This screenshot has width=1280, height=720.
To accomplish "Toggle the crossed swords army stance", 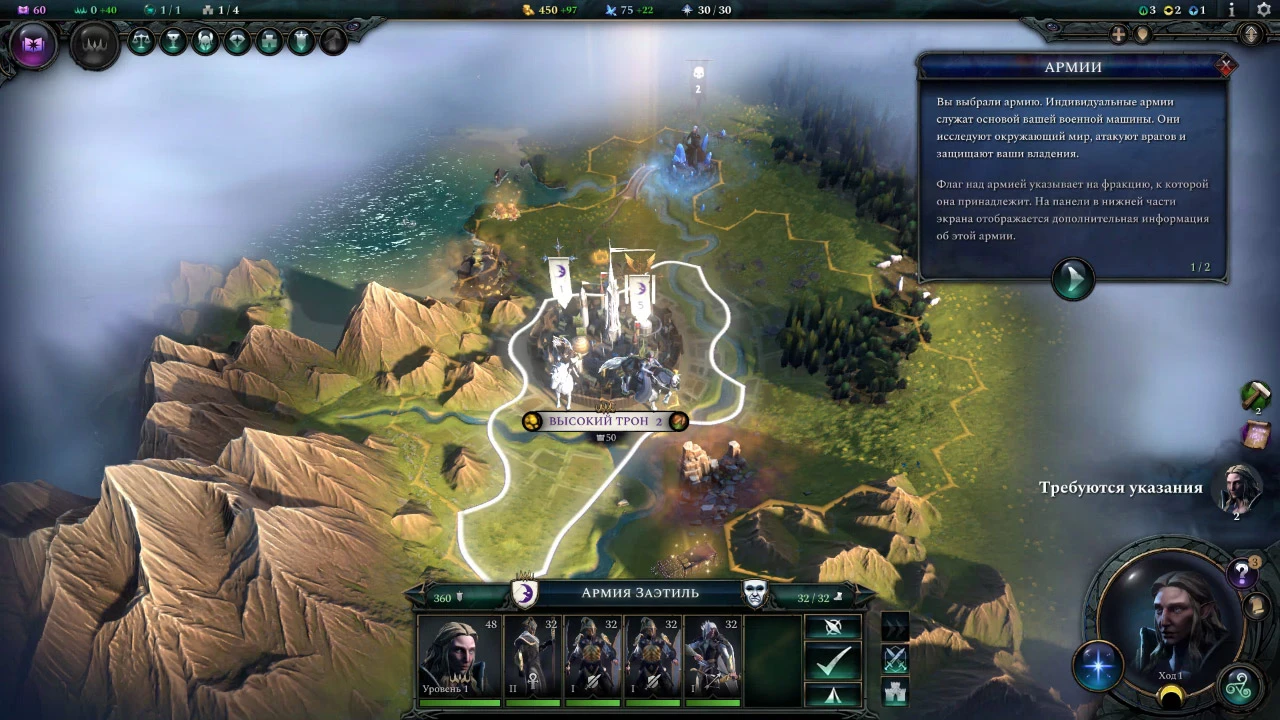I will point(895,659).
